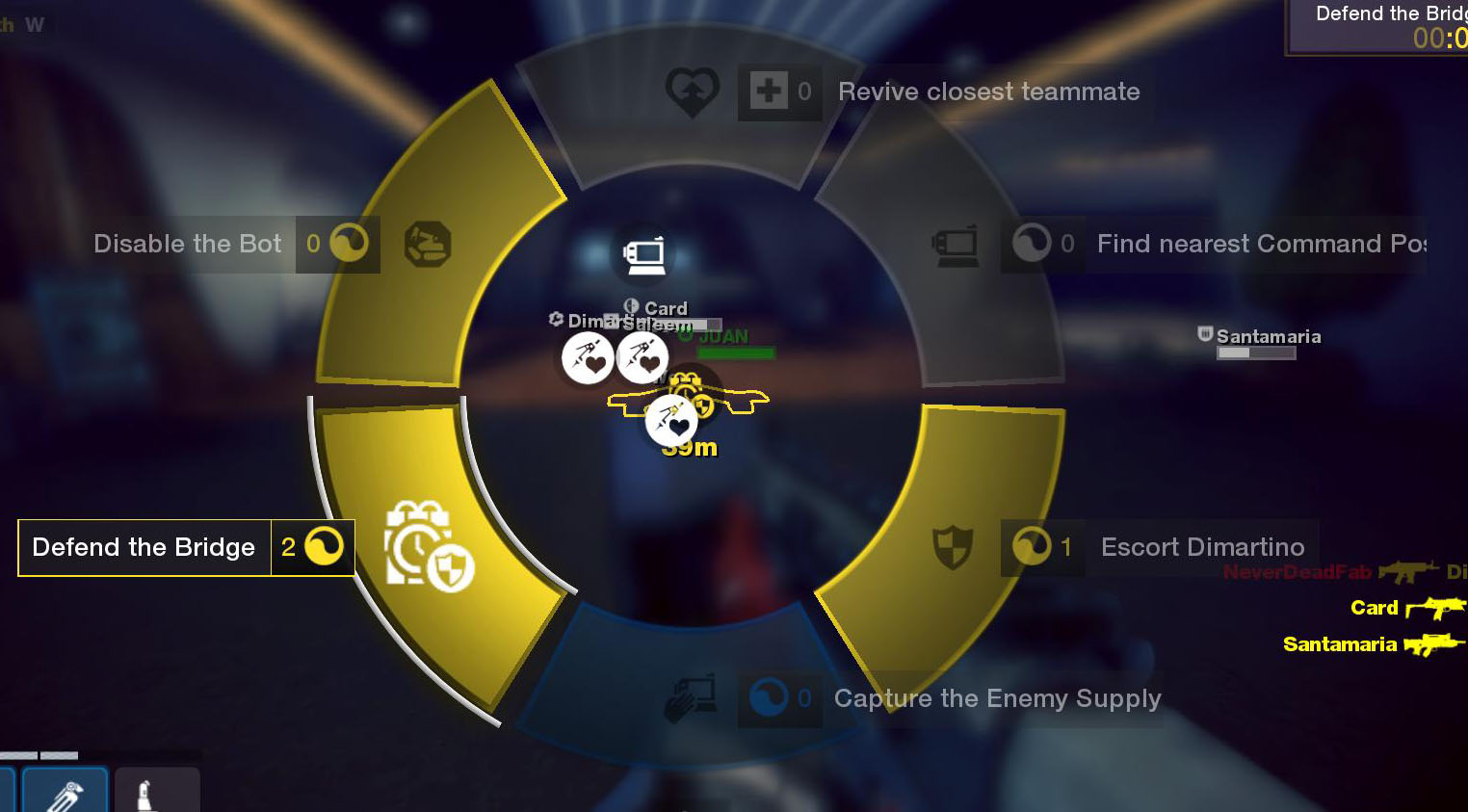Select the Defend the Bridge objective
Viewport: 1468px width, 812px height.
(x=144, y=547)
